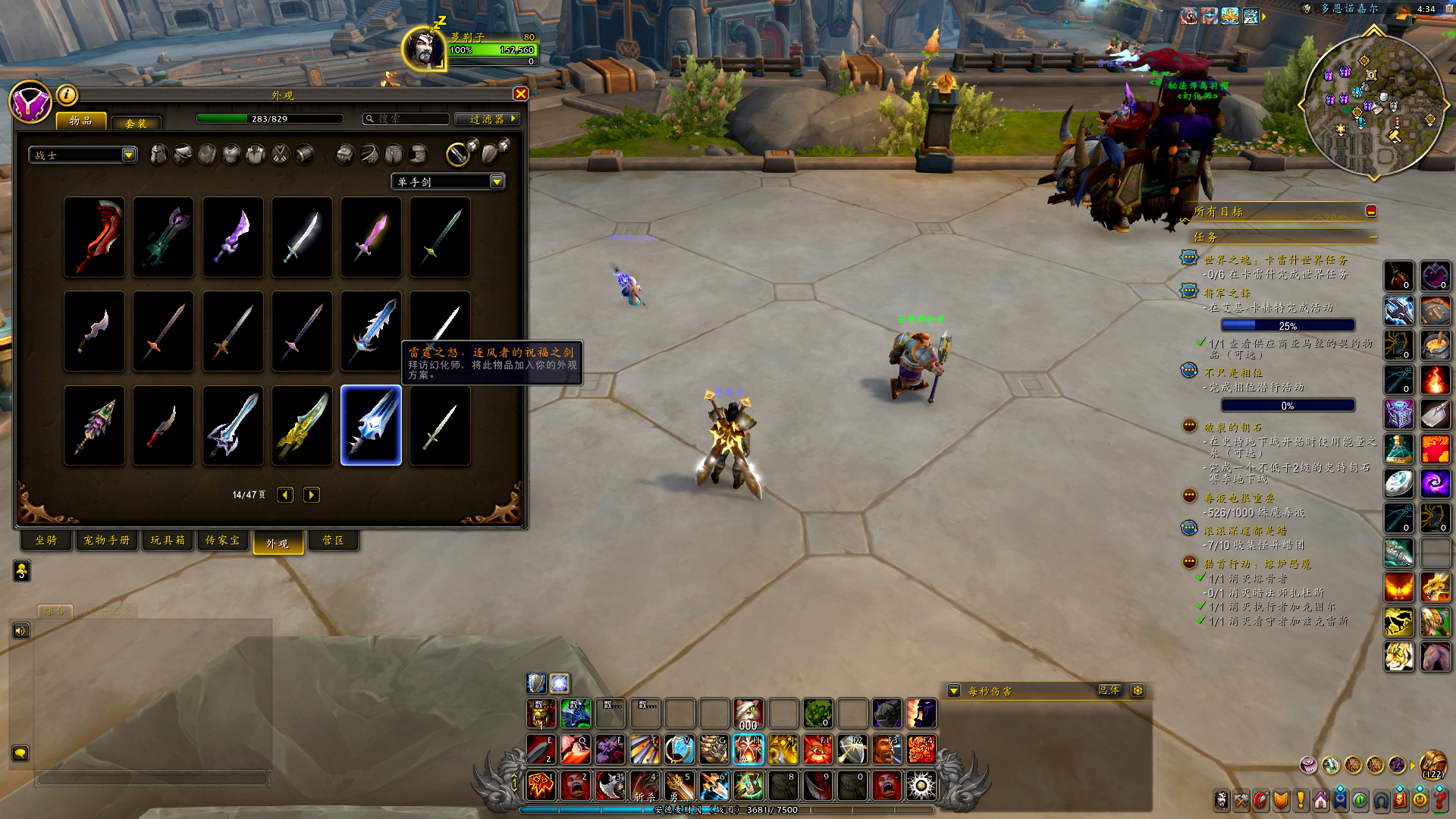
Task: Close the 外观 appearance window
Action: [520, 94]
